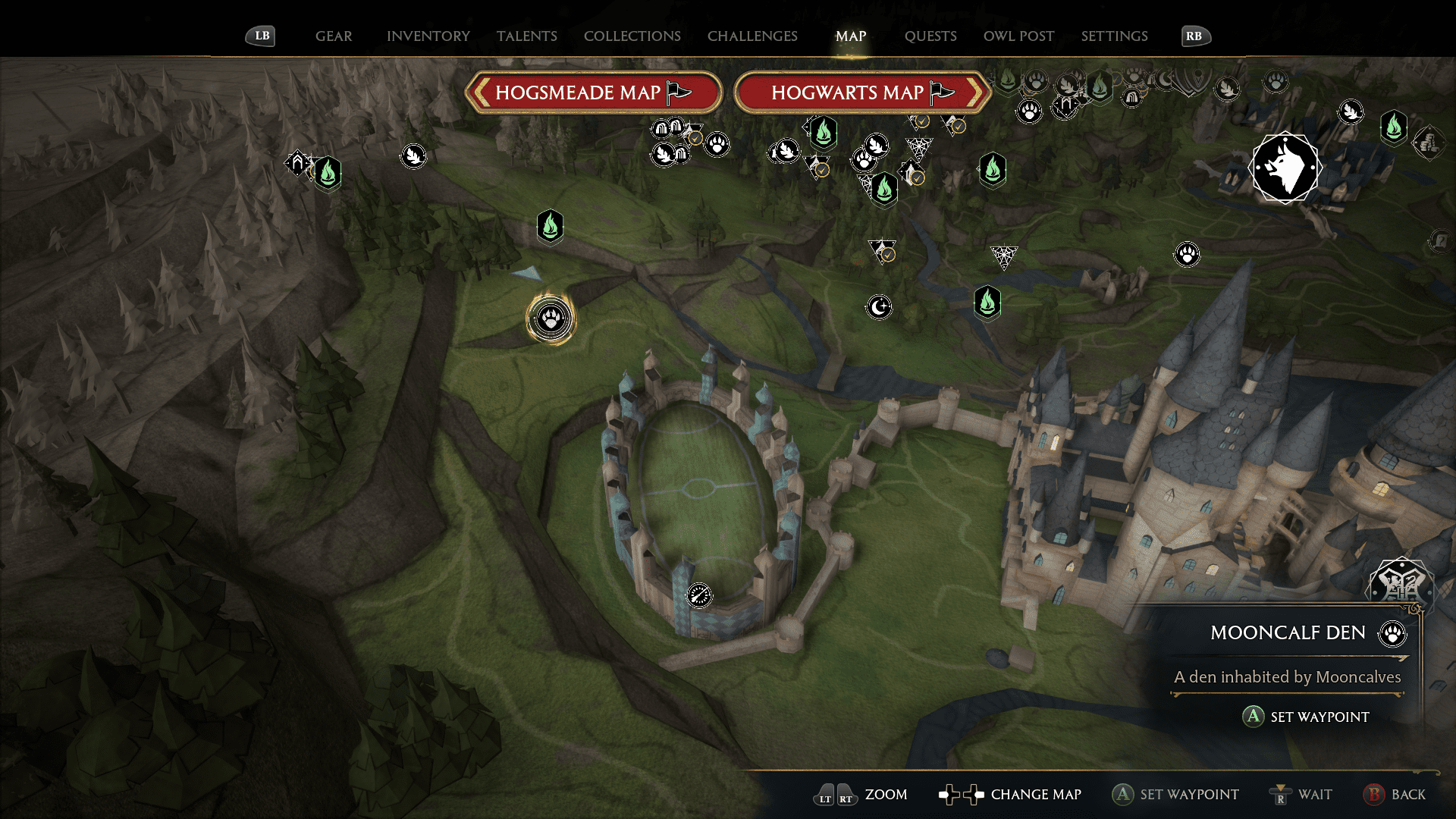Select the highlighted Mooncalf Den paw icon
Image resolution: width=1456 pixels, height=819 pixels.
tap(551, 319)
